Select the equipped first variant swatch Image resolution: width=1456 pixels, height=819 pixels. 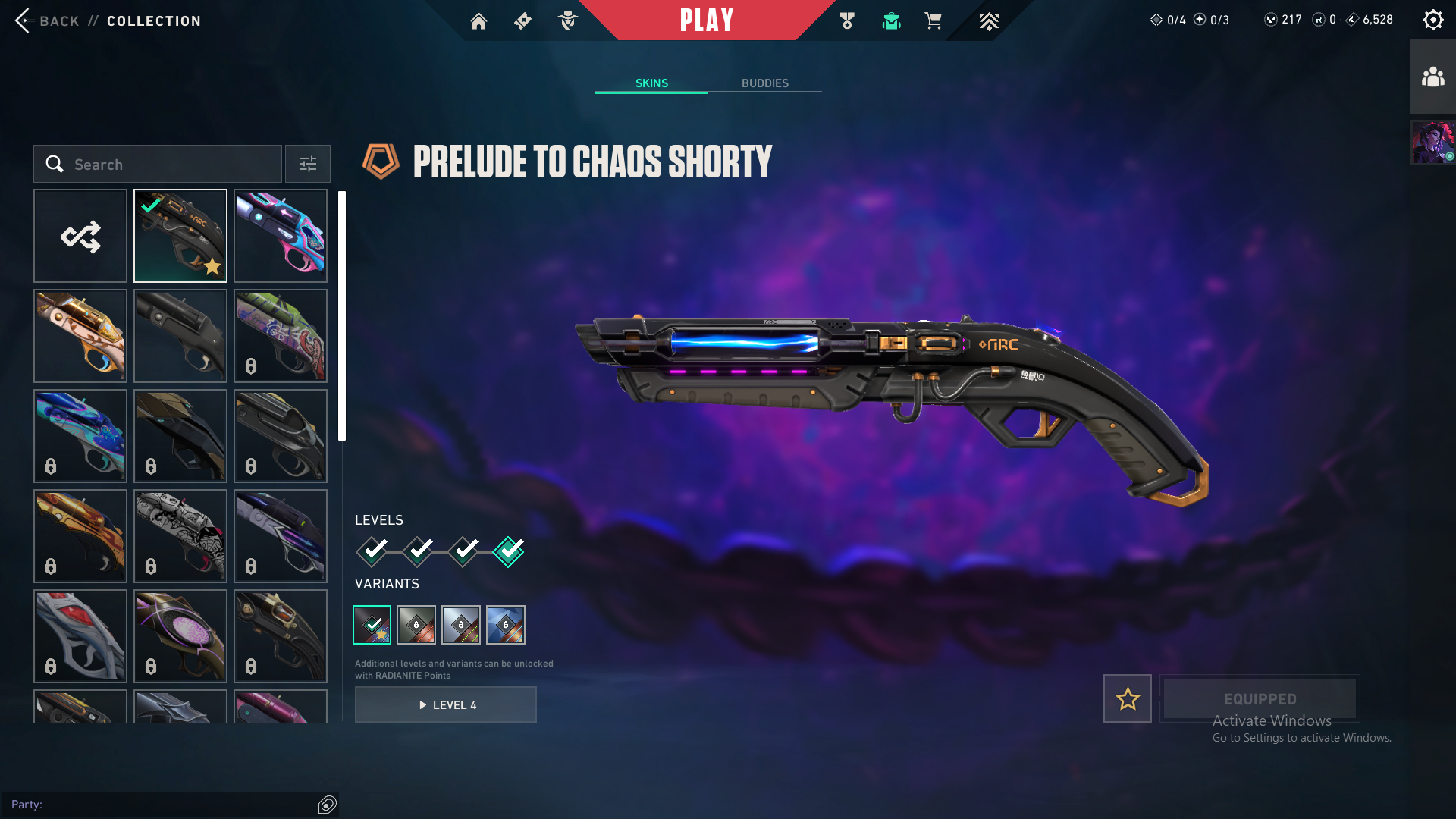[x=372, y=625]
